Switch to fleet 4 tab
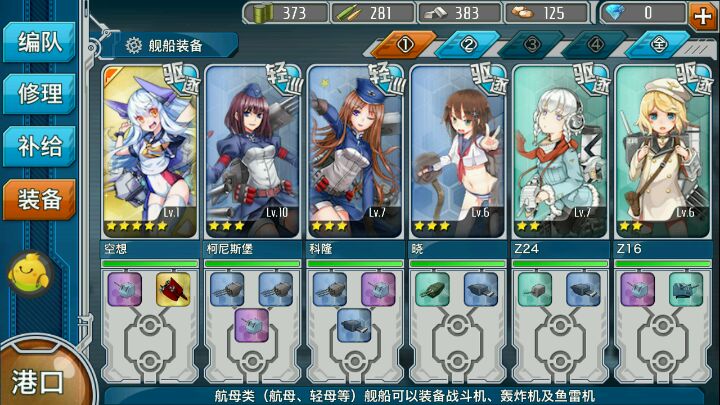 (595, 46)
